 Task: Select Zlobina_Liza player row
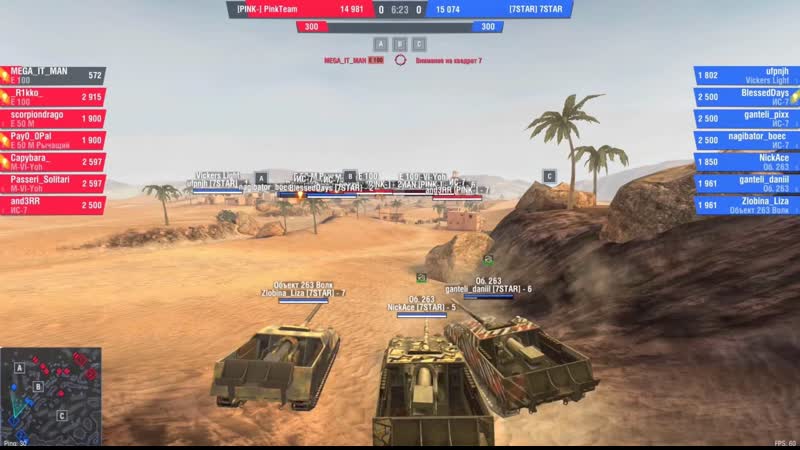(x=745, y=205)
